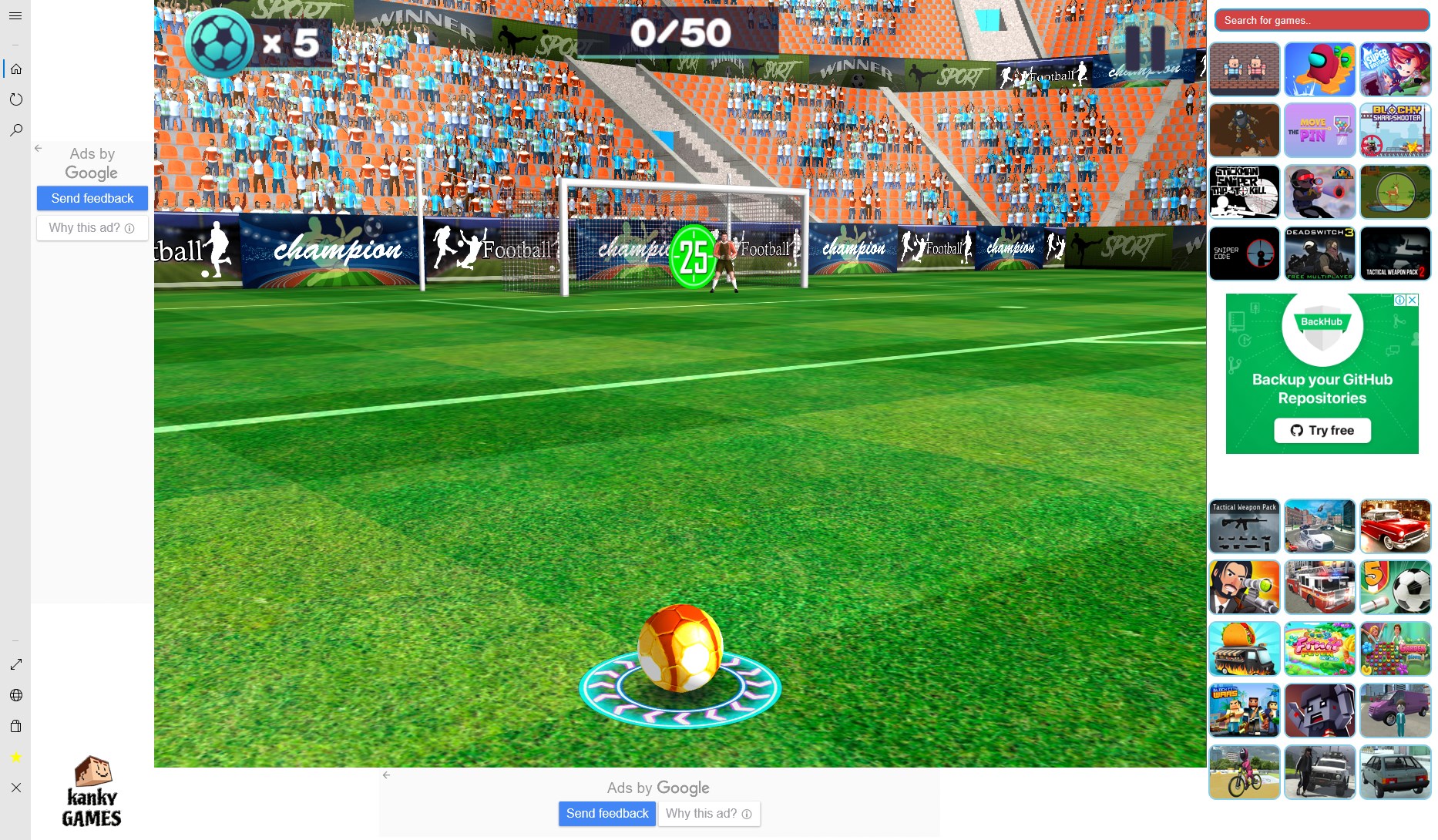This screenshot has width=1438, height=840.
Task: Toggle fullscreen with the diagonal arrows icon
Action: (15, 664)
